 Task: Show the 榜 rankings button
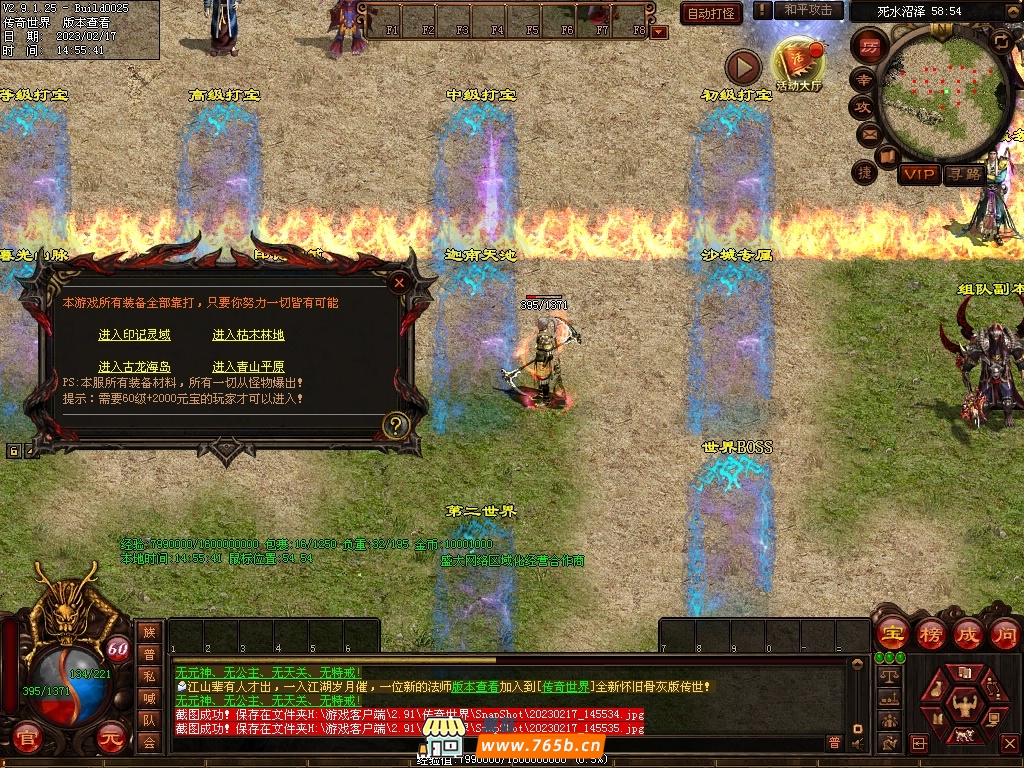(930, 634)
